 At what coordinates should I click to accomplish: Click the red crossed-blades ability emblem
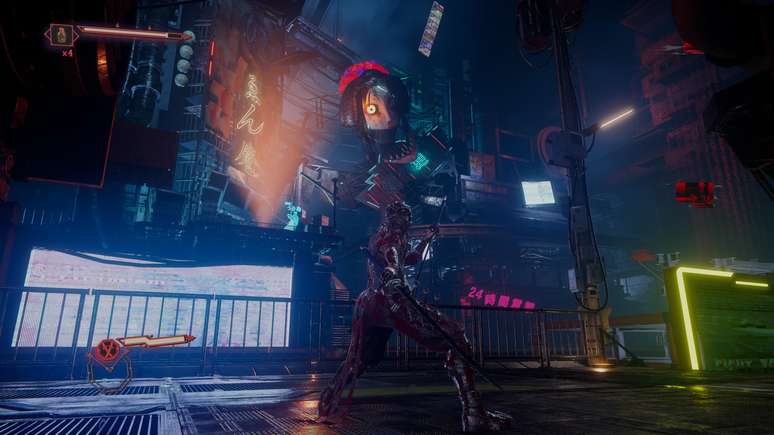coord(104,350)
